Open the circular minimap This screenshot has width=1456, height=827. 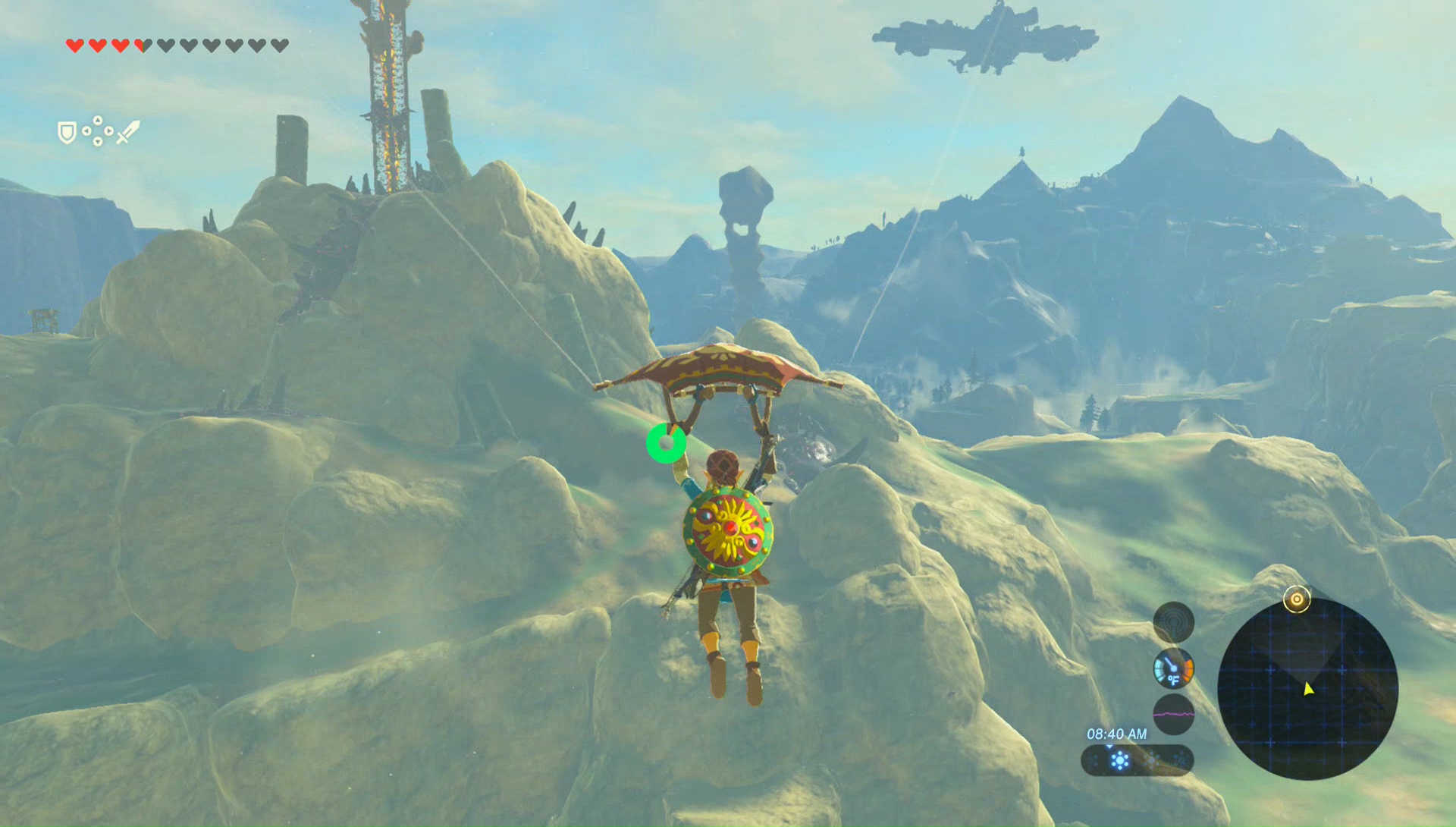pyautogui.click(x=1307, y=689)
